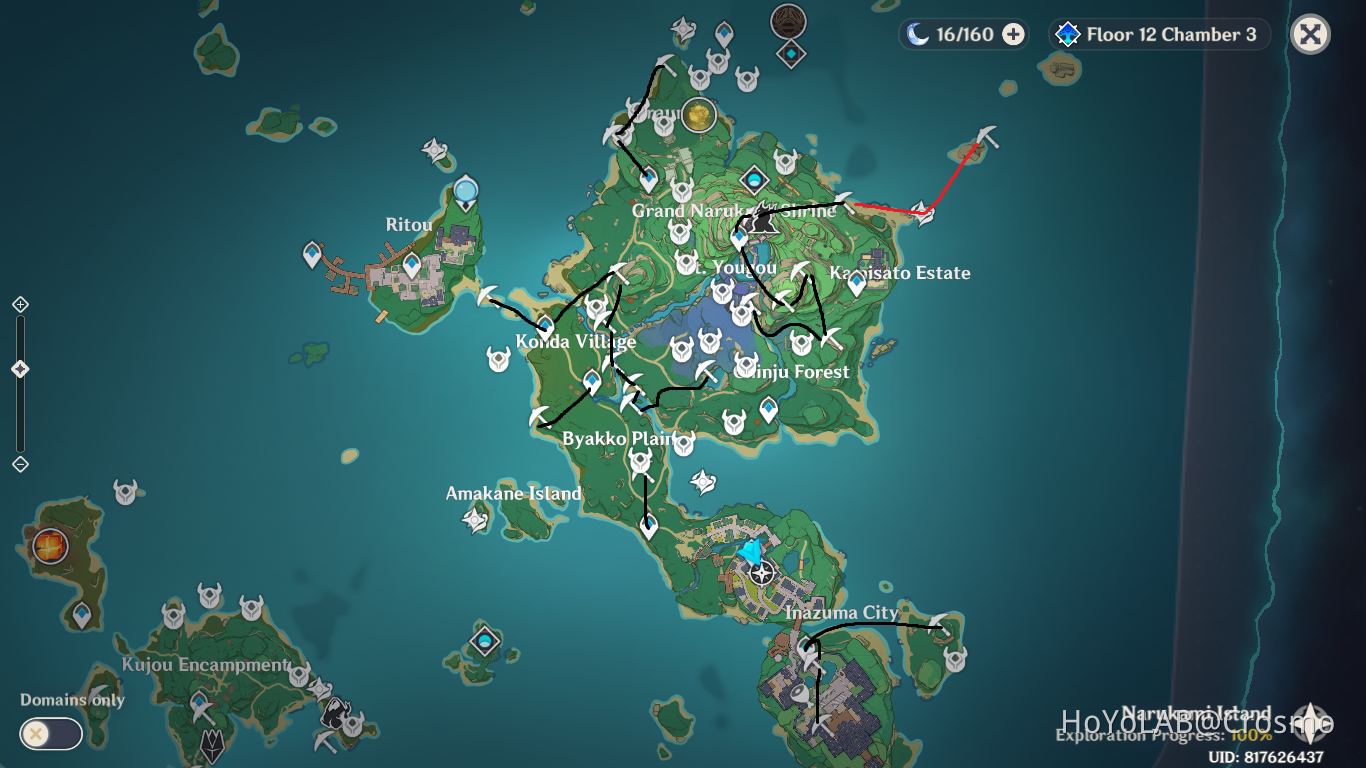Screen dimensions: 1366x768
Task: Open the teleport waypoint at Konda Village
Action: coord(546,326)
